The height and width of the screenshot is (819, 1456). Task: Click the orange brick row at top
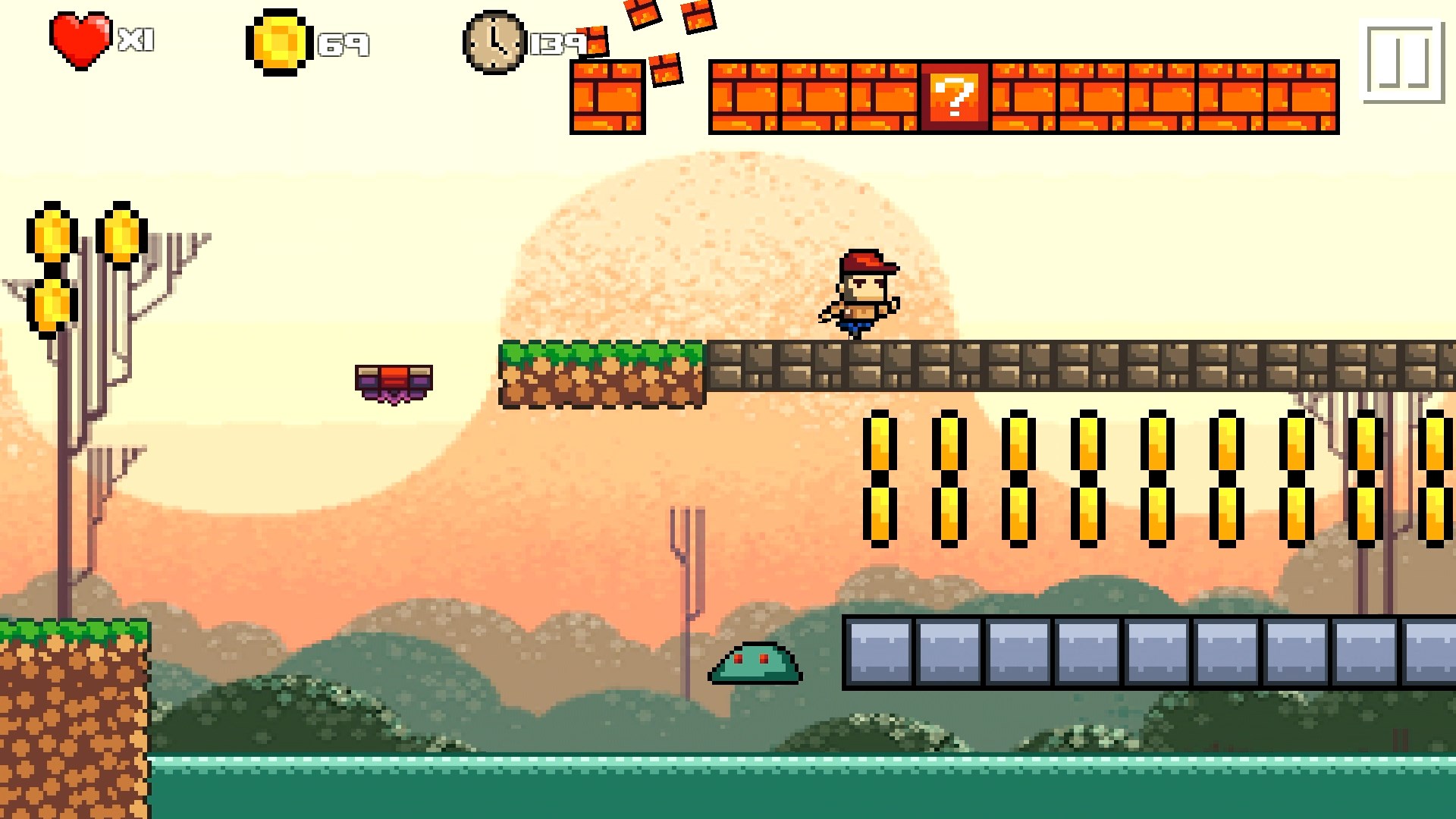(x=1137, y=95)
